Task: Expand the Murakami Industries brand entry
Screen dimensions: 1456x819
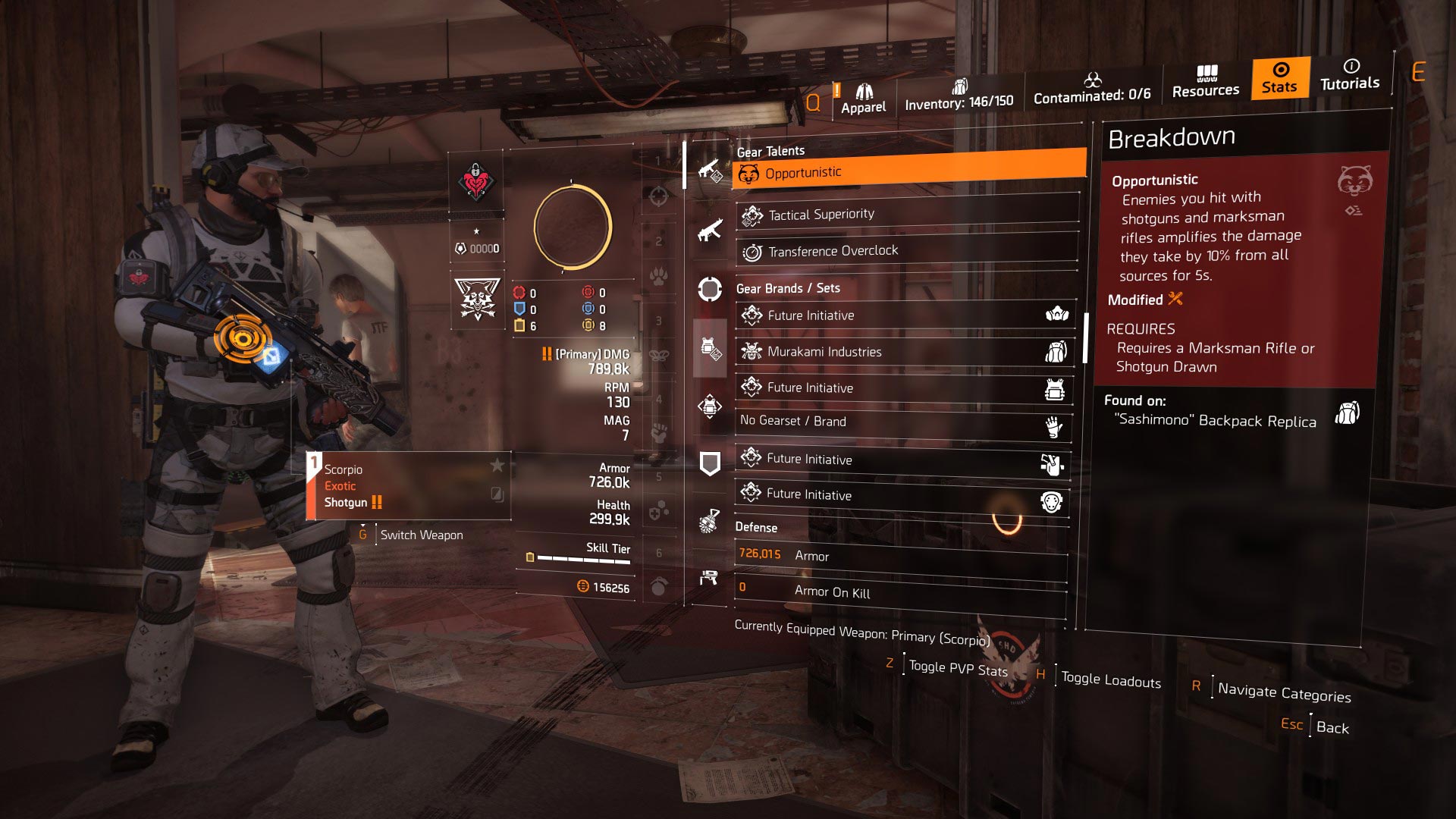Action: tap(903, 351)
